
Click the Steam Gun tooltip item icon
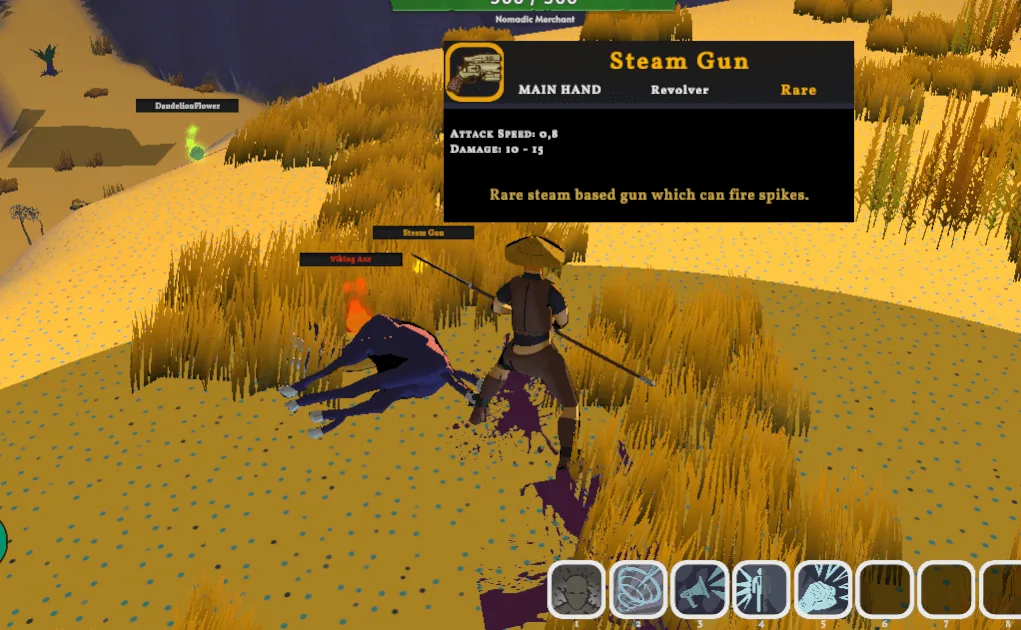(474, 73)
